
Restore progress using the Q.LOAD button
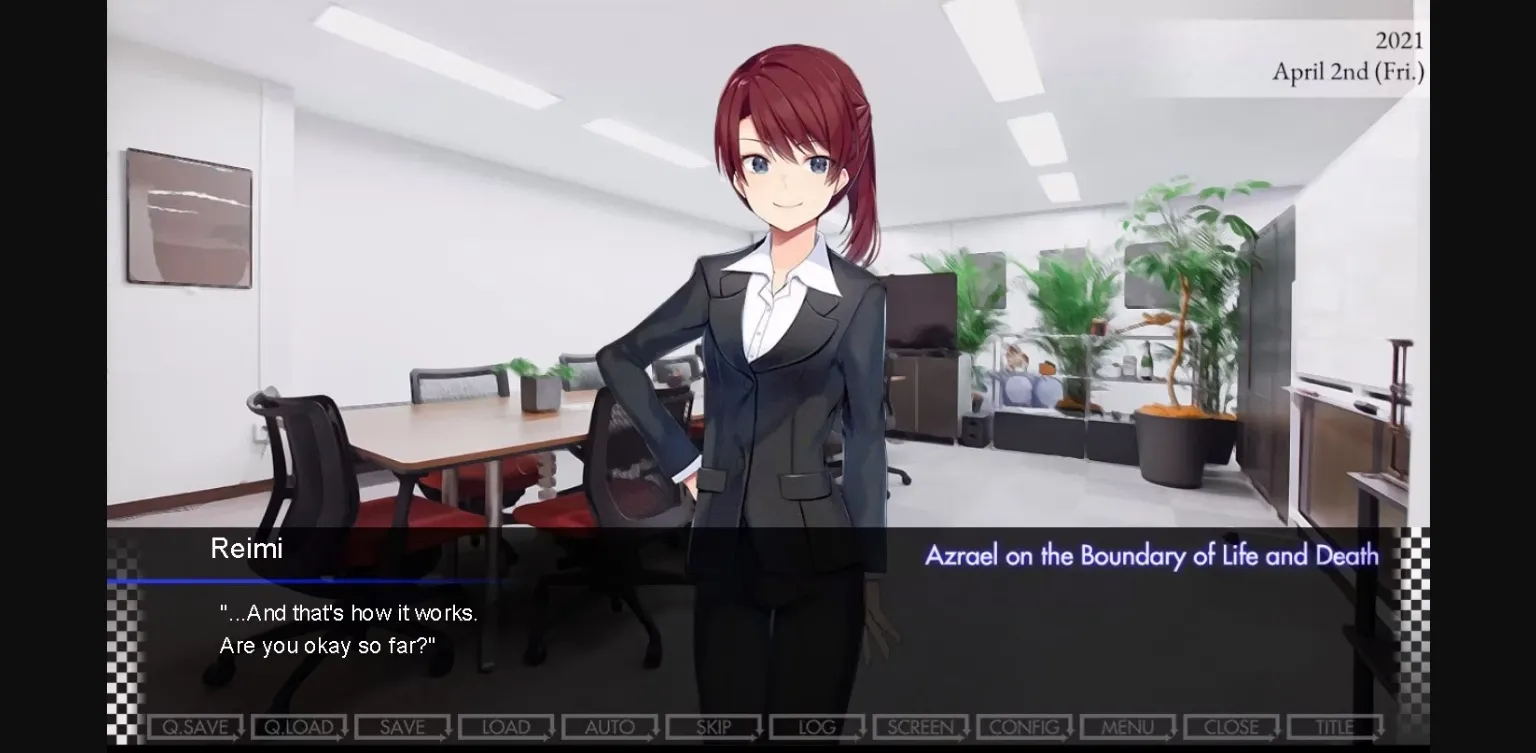click(x=297, y=727)
